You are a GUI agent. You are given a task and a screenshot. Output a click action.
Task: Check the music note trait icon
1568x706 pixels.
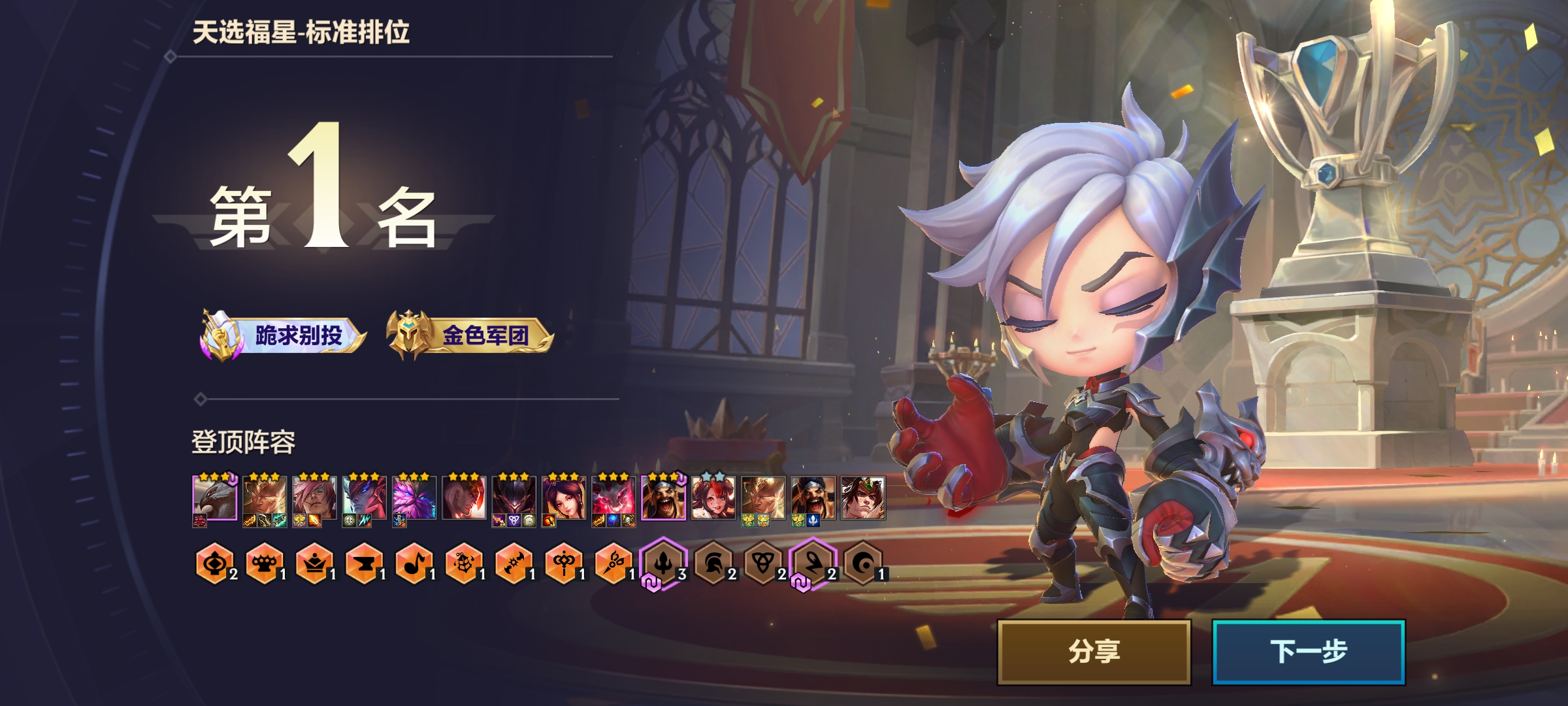click(414, 563)
